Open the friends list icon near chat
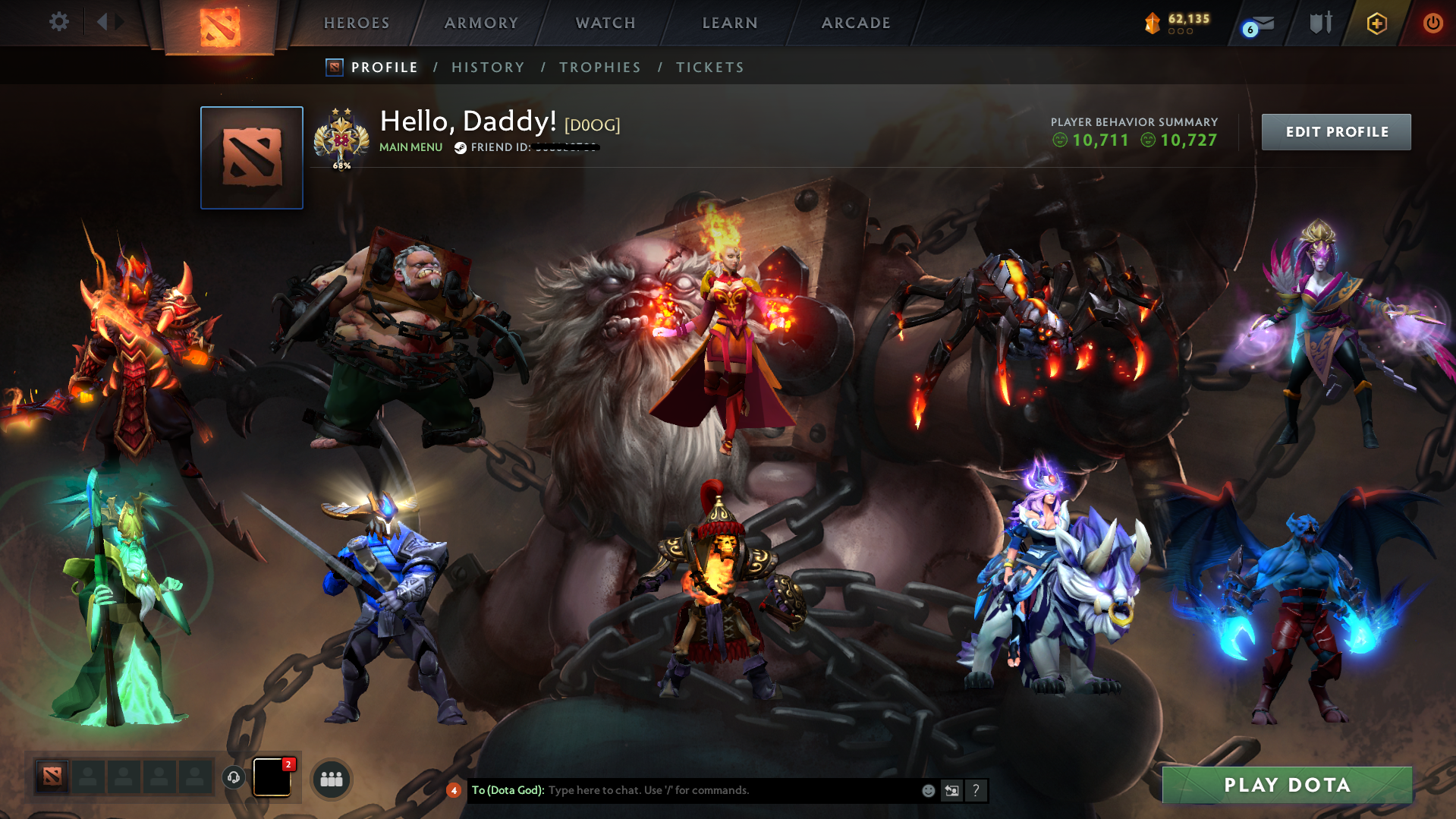 330,778
